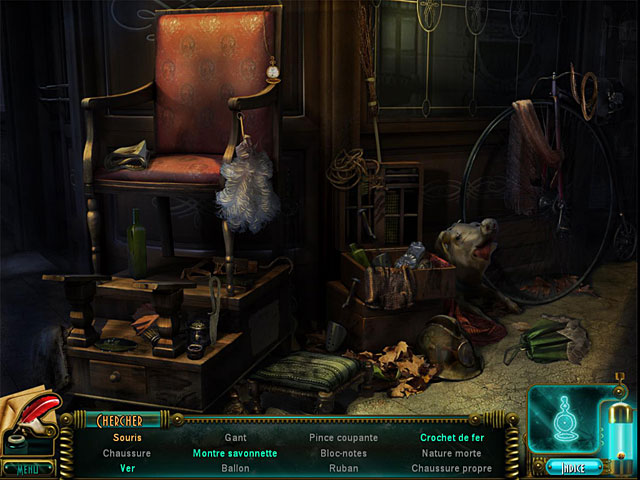This screenshot has width=640, height=480.
Task: Select 'Bloc-notes' in the object list
Action: tap(343, 453)
